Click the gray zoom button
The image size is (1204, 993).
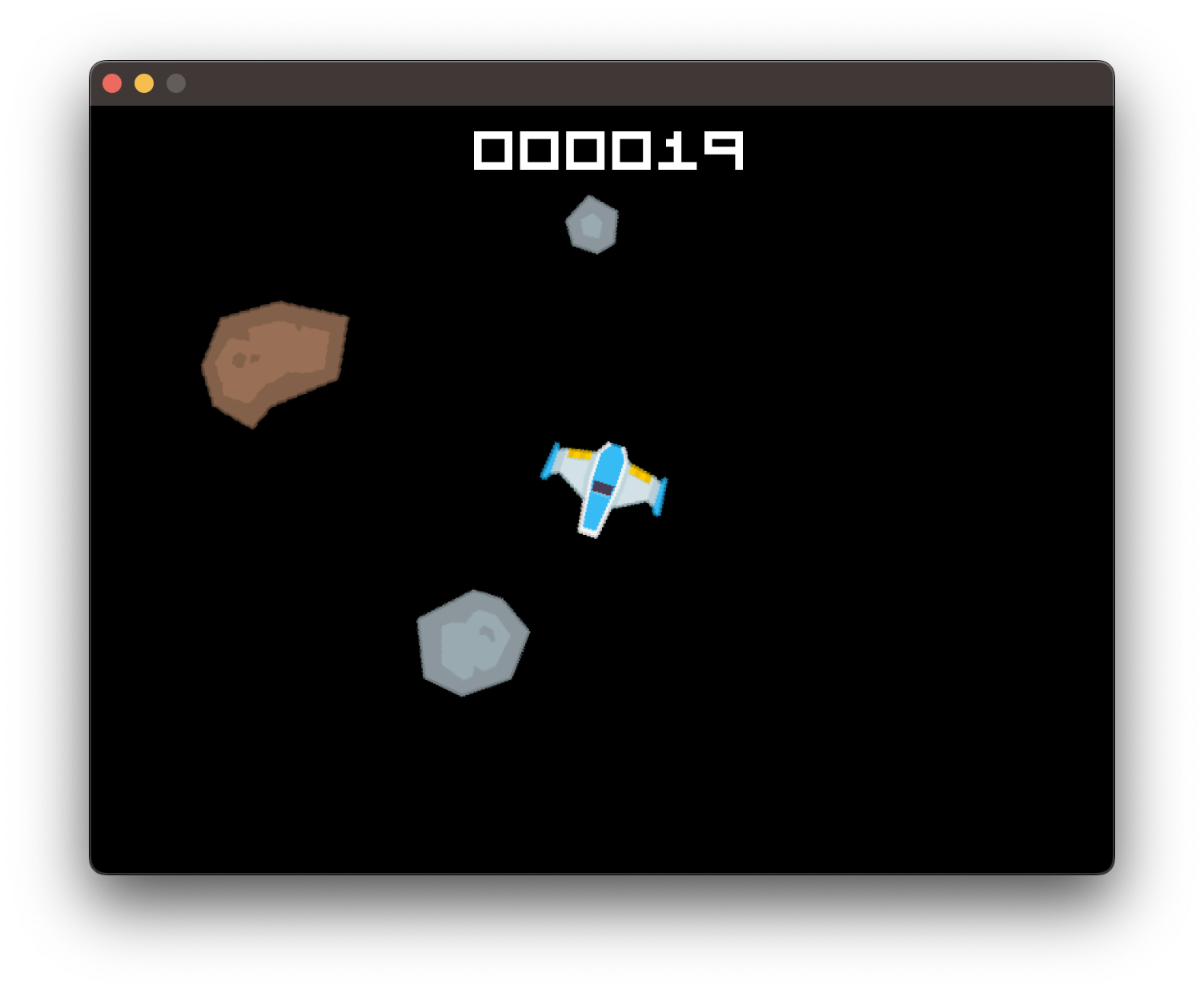pyautogui.click(x=175, y=82)
